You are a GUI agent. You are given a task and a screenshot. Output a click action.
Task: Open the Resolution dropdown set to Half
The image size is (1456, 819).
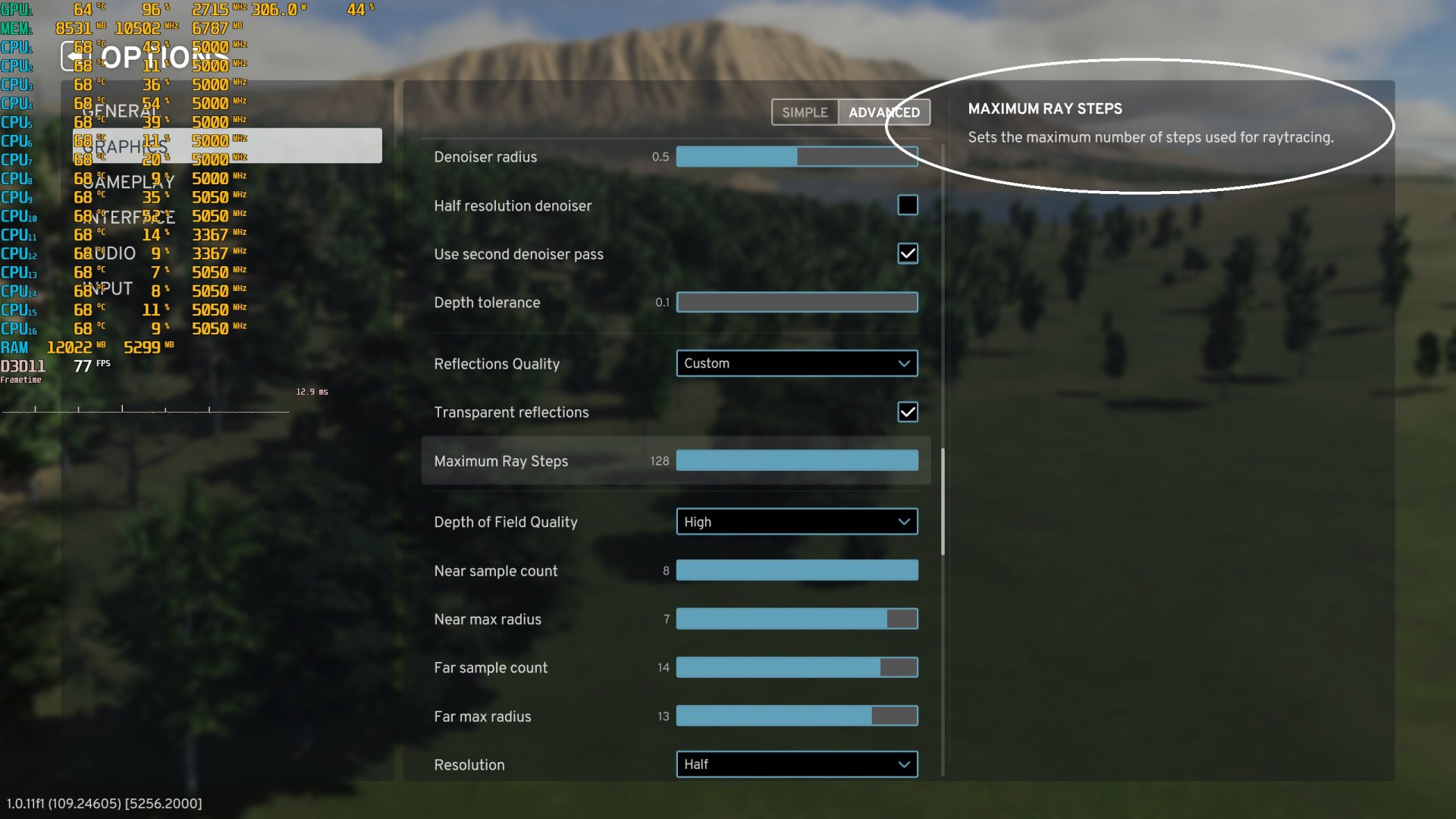point(796,764)
